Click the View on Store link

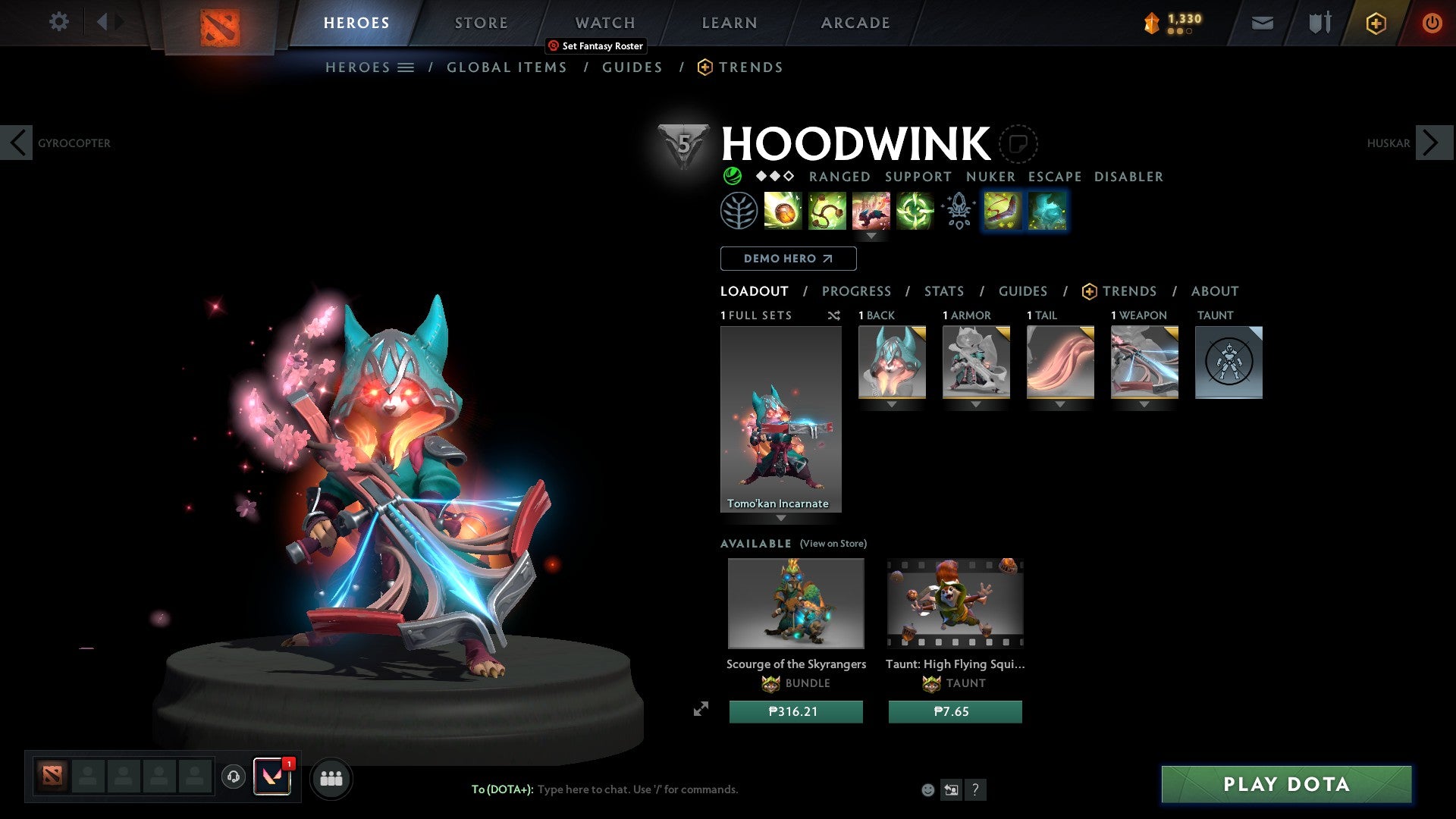pyautogui.click(x=833, y=544)
